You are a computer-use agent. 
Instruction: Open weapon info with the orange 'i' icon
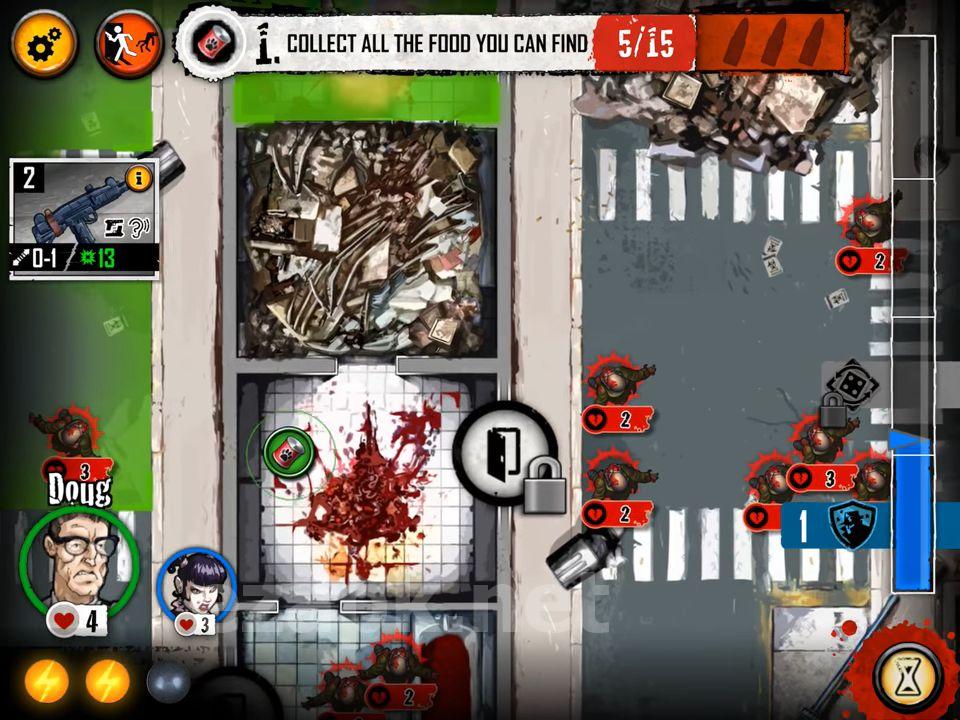139,180
